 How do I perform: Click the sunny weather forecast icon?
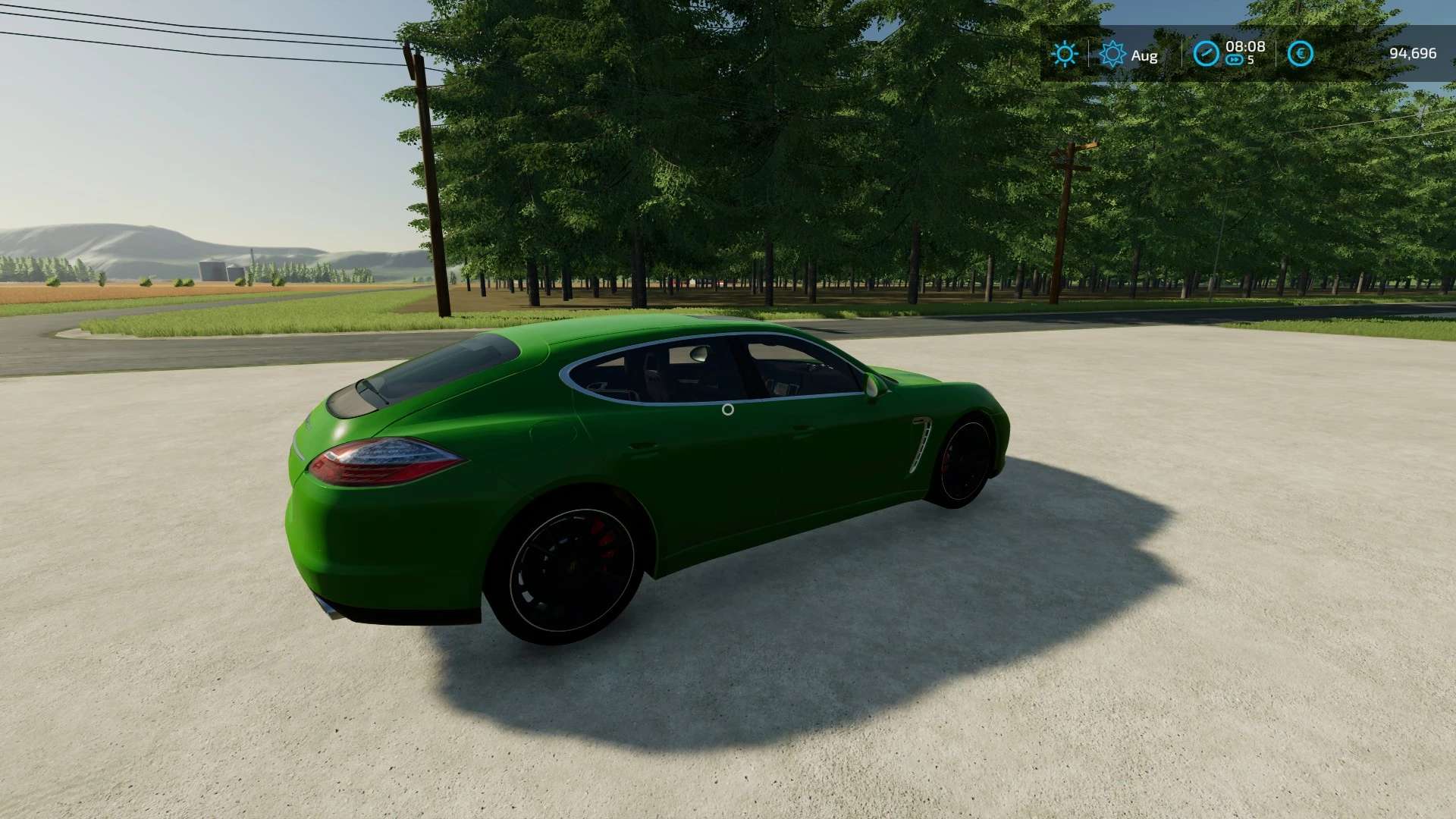pyautogui.click(x=1065, y=54)
